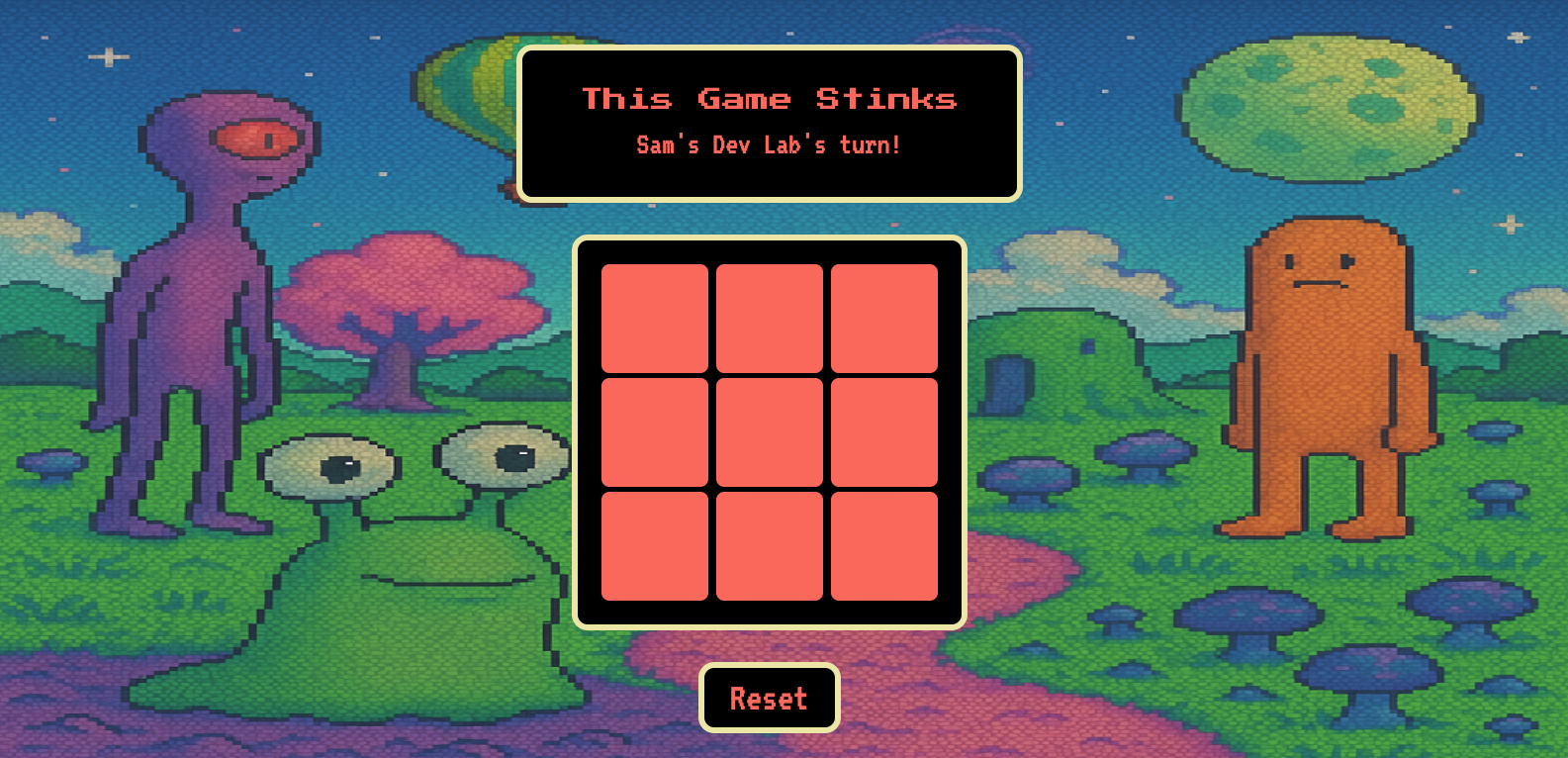Screen dimensions: 1568x758
Task: Click the top-left grid tile
Action: pyautogui.click(x=656, y=315)
